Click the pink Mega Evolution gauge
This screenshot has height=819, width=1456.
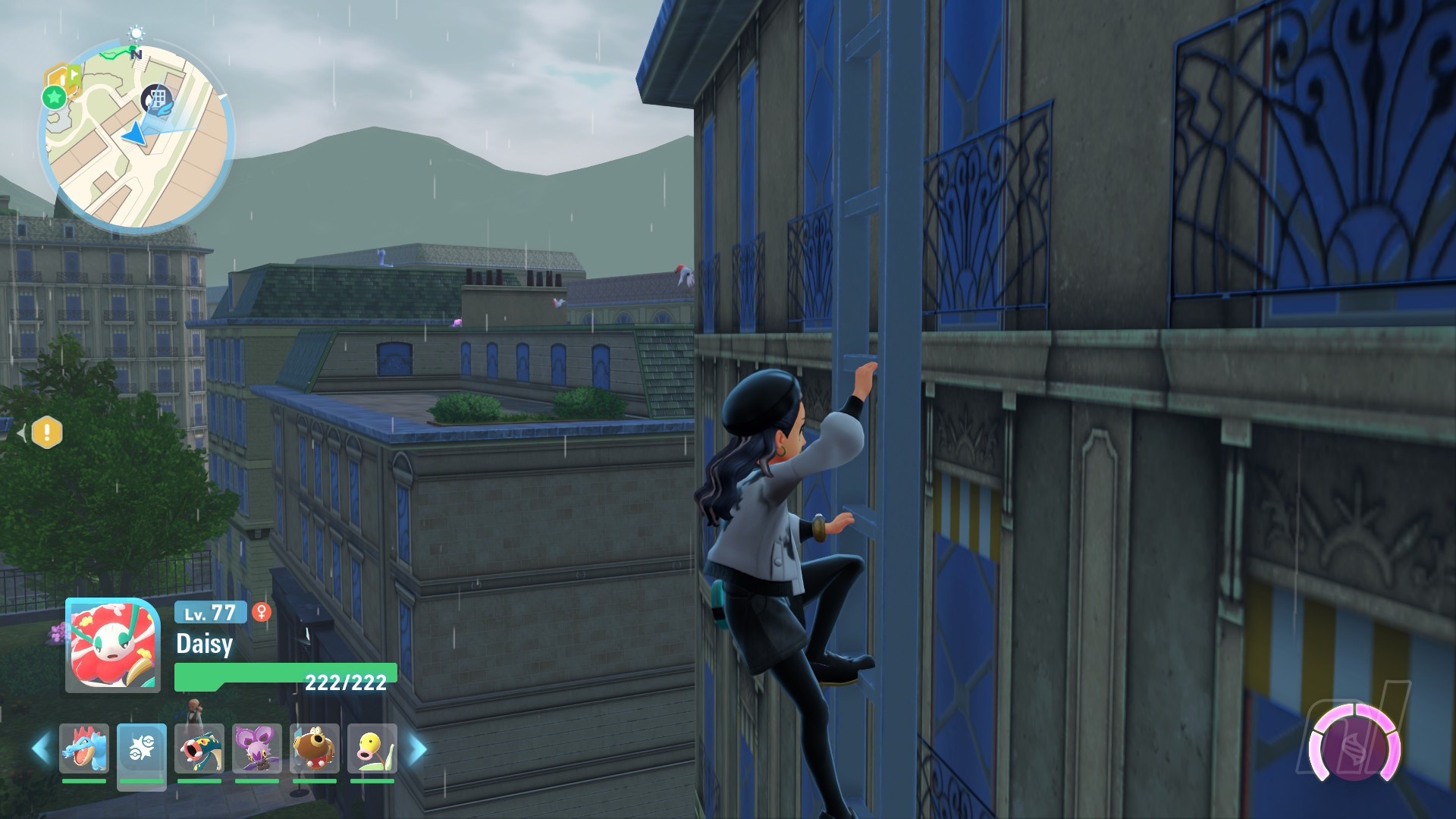tap(1354, 747)
